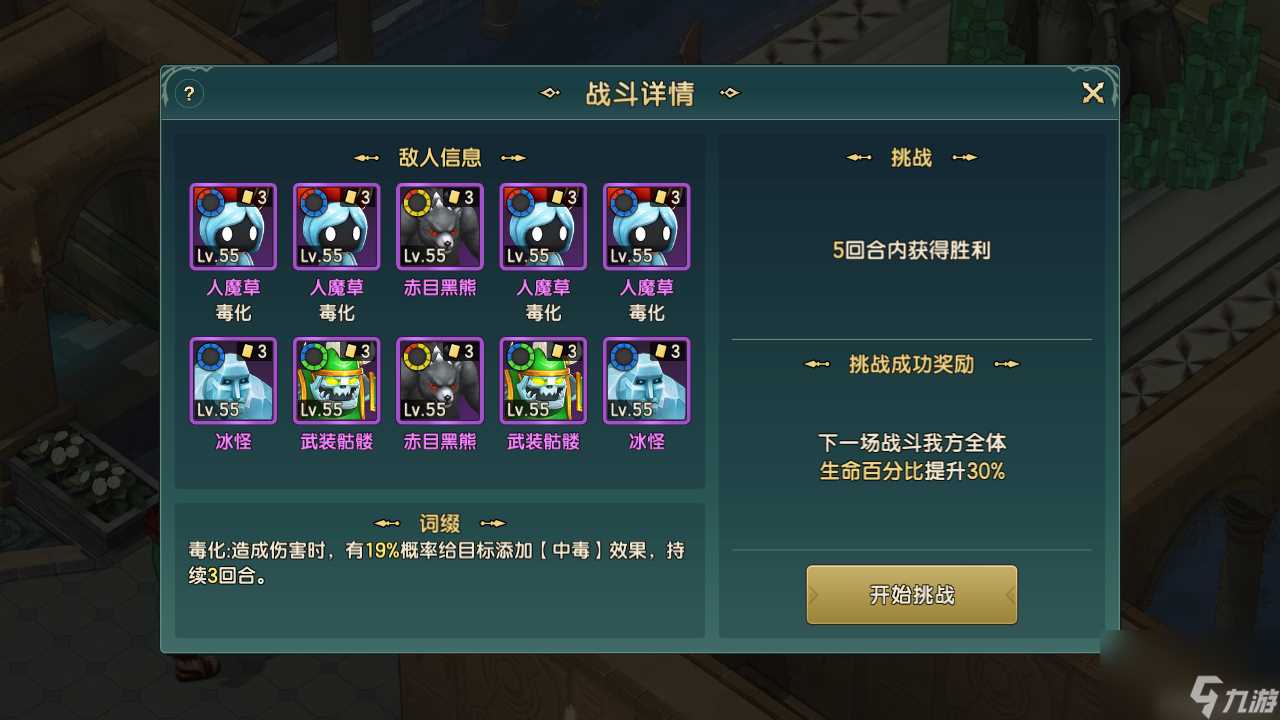
Task: Toggle the second 人魔草 portrait highlight
Action: [335, 226]
